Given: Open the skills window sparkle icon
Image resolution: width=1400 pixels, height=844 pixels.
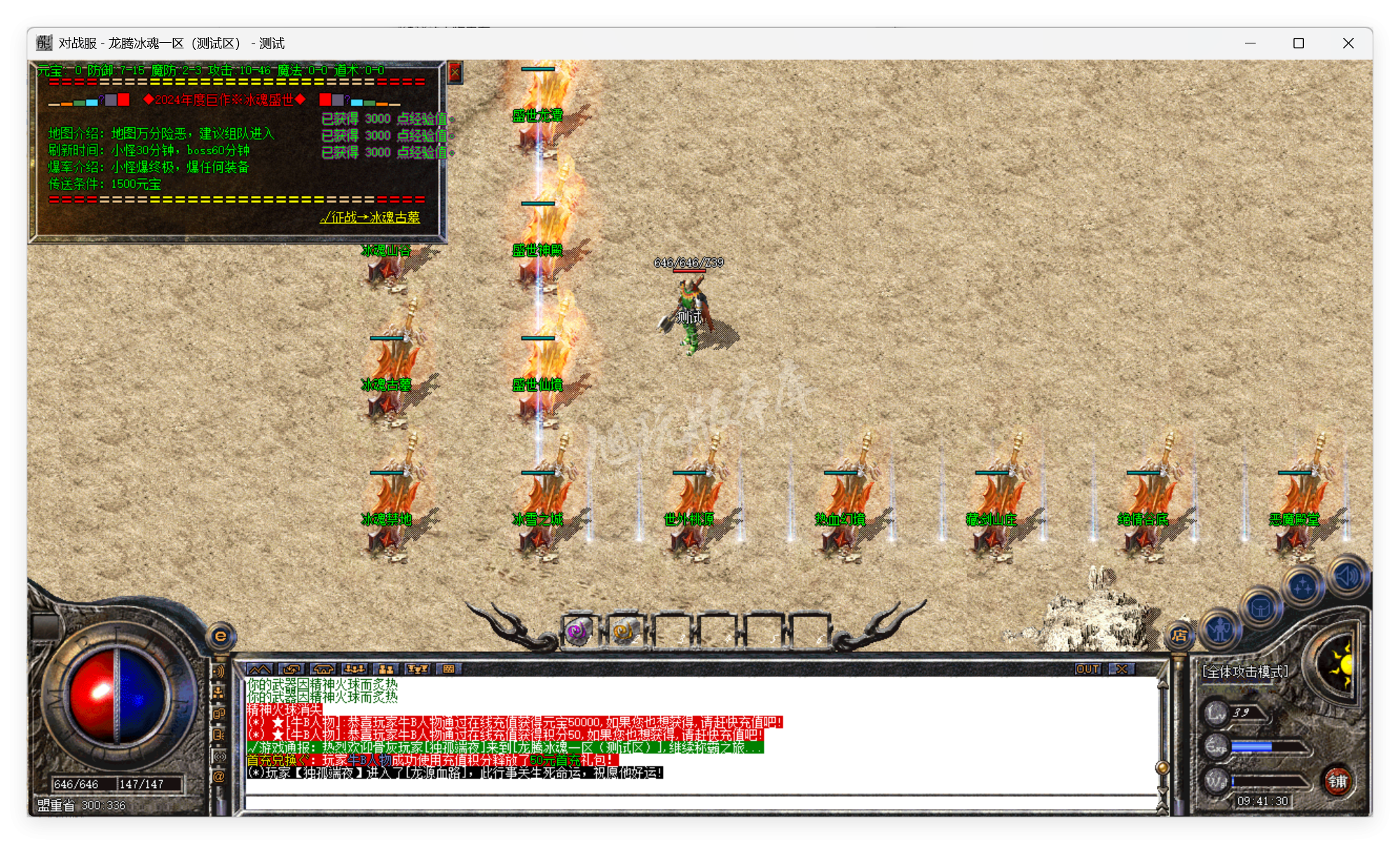Looking at the screenshot, I should pos(1303,587).
